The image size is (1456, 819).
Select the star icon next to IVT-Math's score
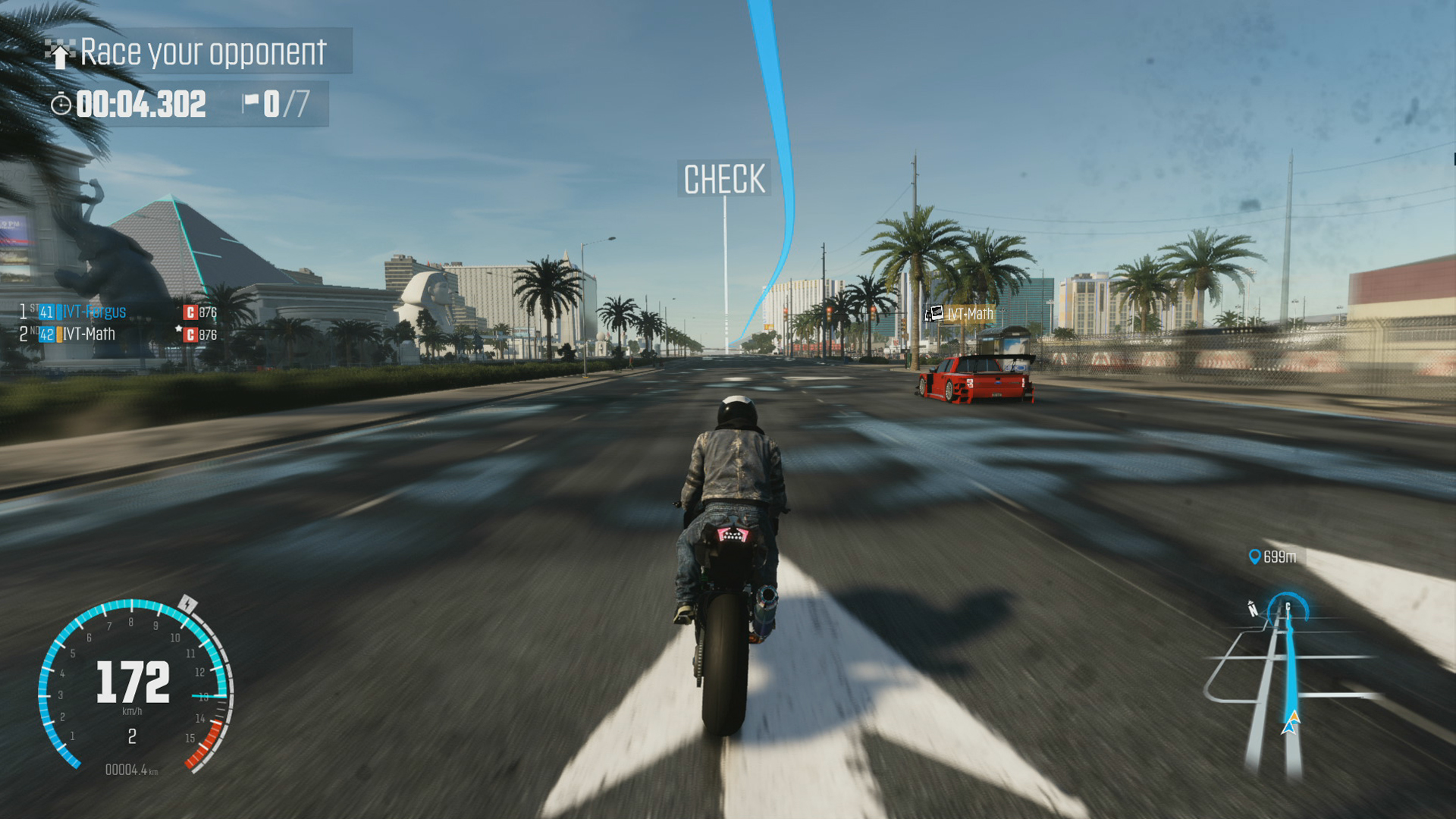pyautogui.click(x=178, y=329)
